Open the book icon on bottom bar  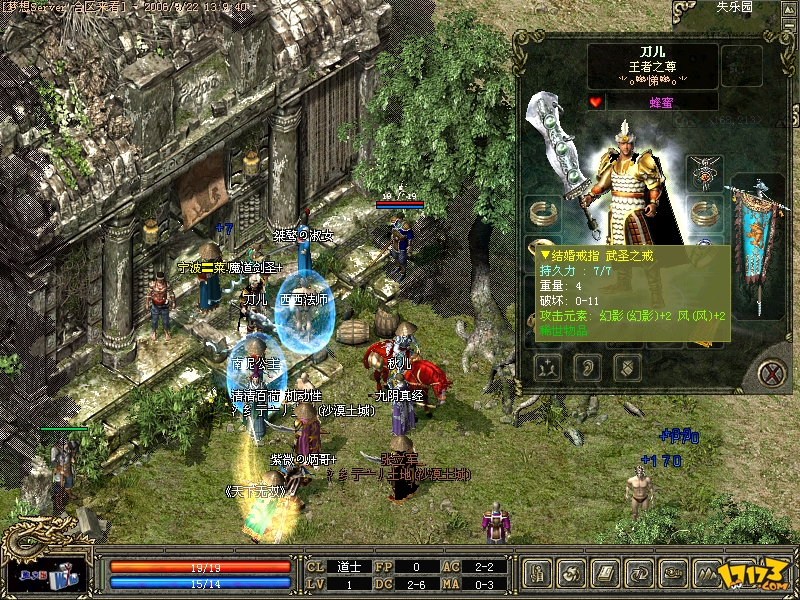click(605, 574)
